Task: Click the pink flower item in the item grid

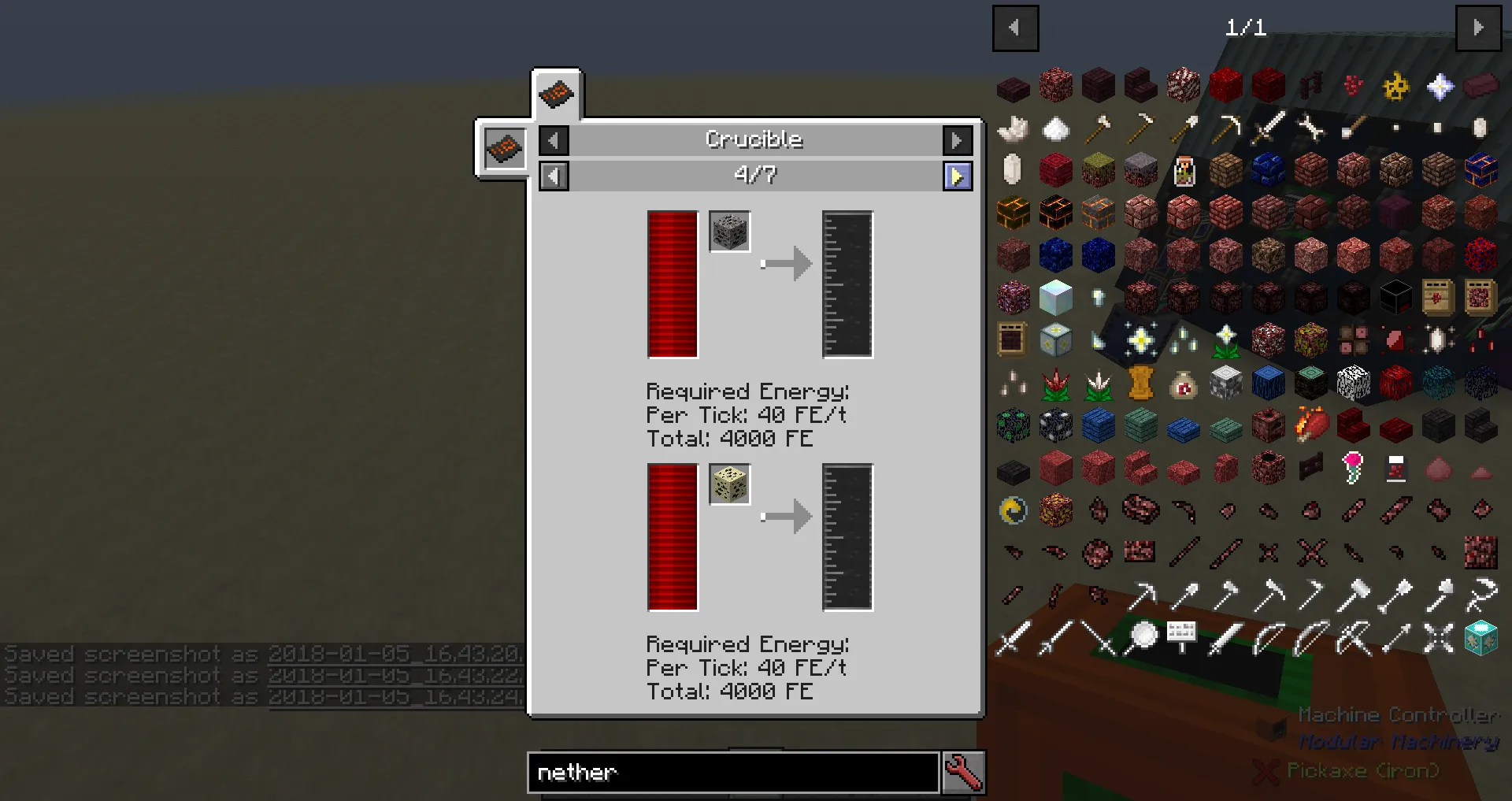Action: (x=1352, y=467)
